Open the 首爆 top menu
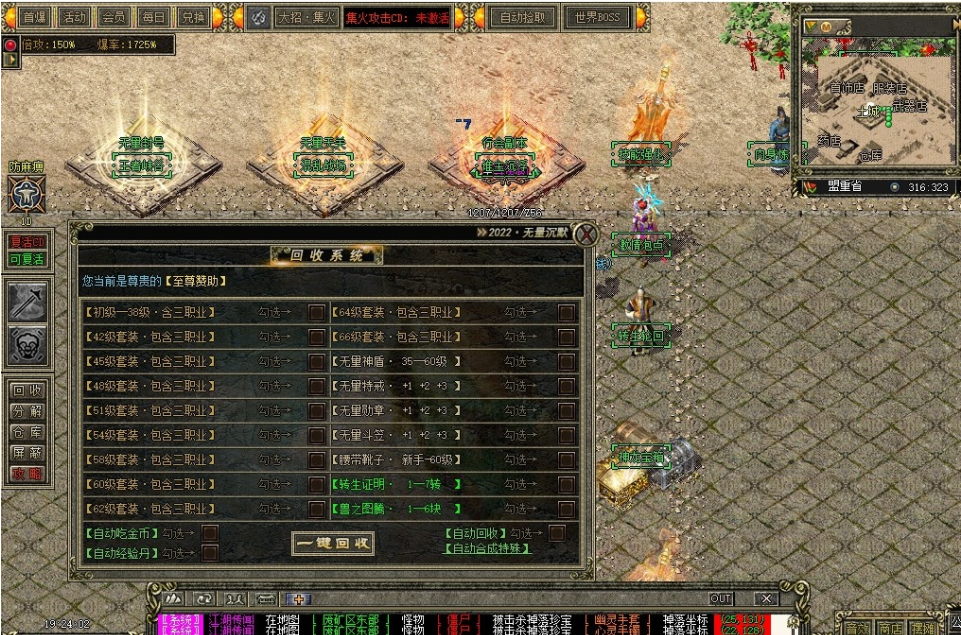 click(x=33, y=17)
